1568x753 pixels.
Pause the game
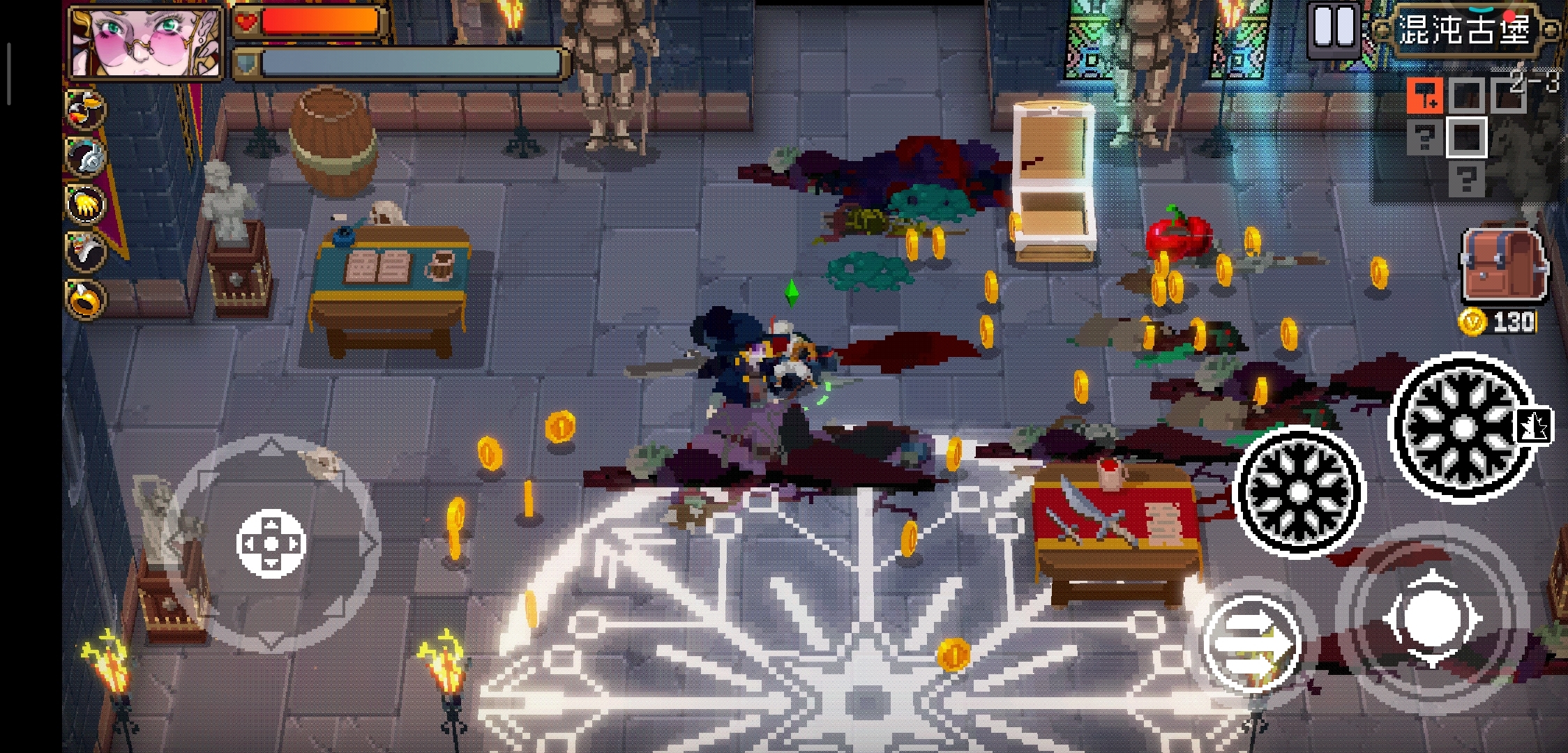[1332, 28]
